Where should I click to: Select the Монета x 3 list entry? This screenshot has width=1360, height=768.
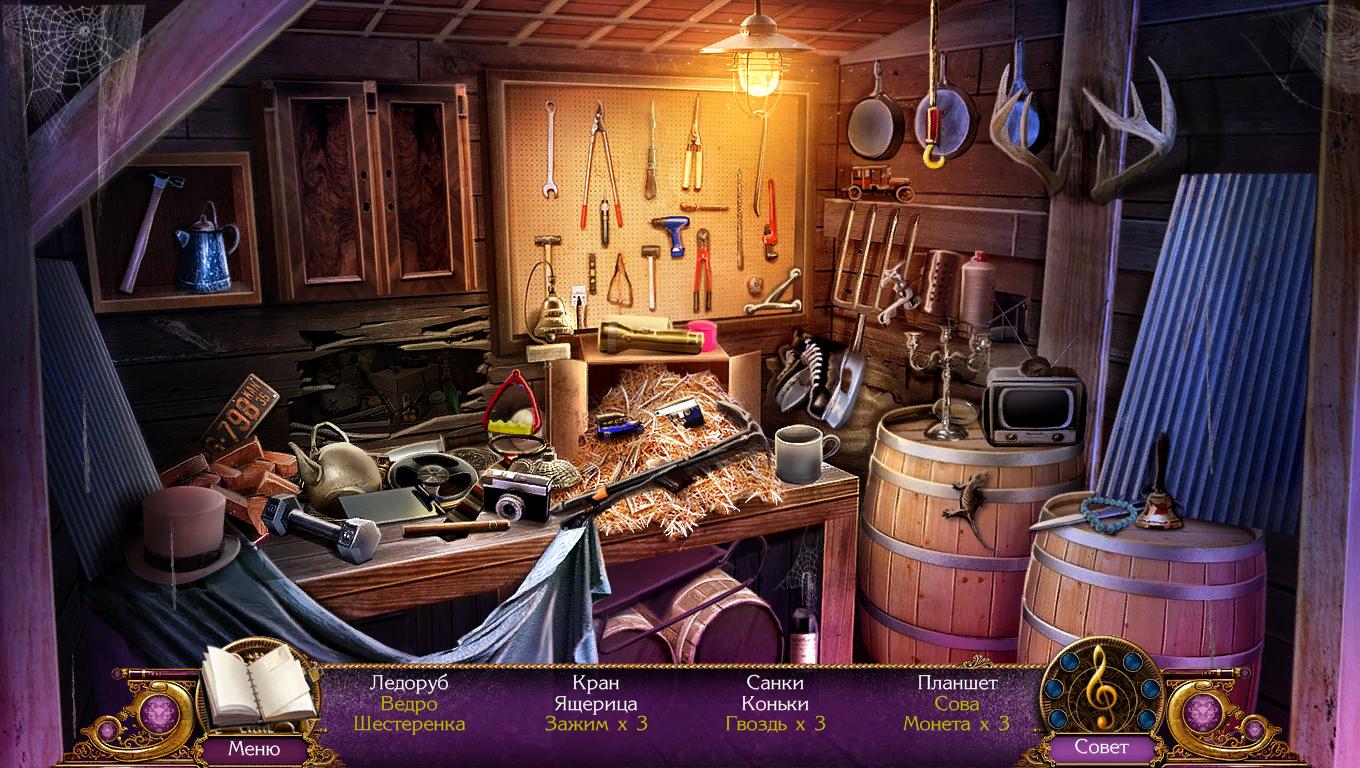pos(957,723)
